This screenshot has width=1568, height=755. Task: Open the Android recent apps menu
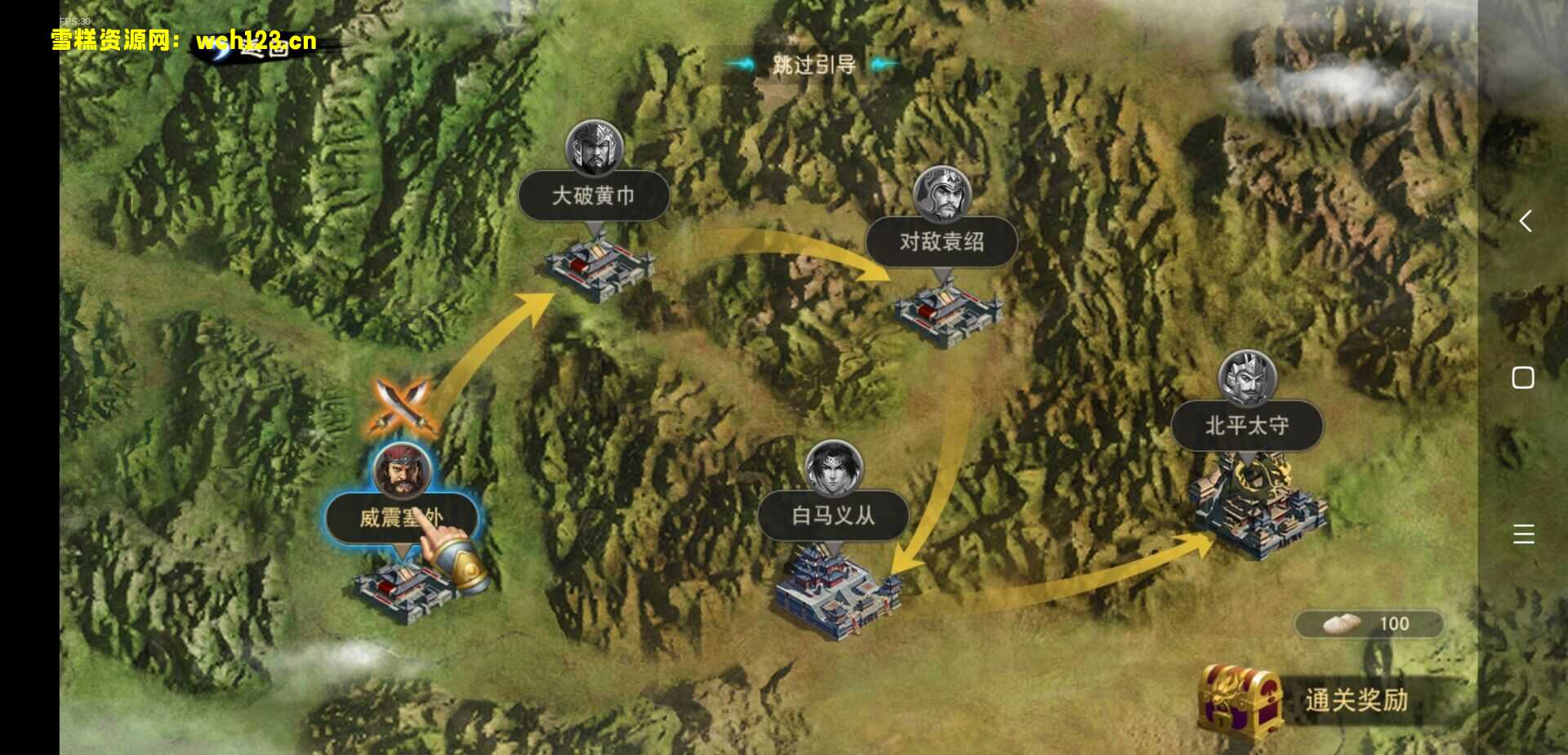pyautogui.click(x=1523, y=534)
